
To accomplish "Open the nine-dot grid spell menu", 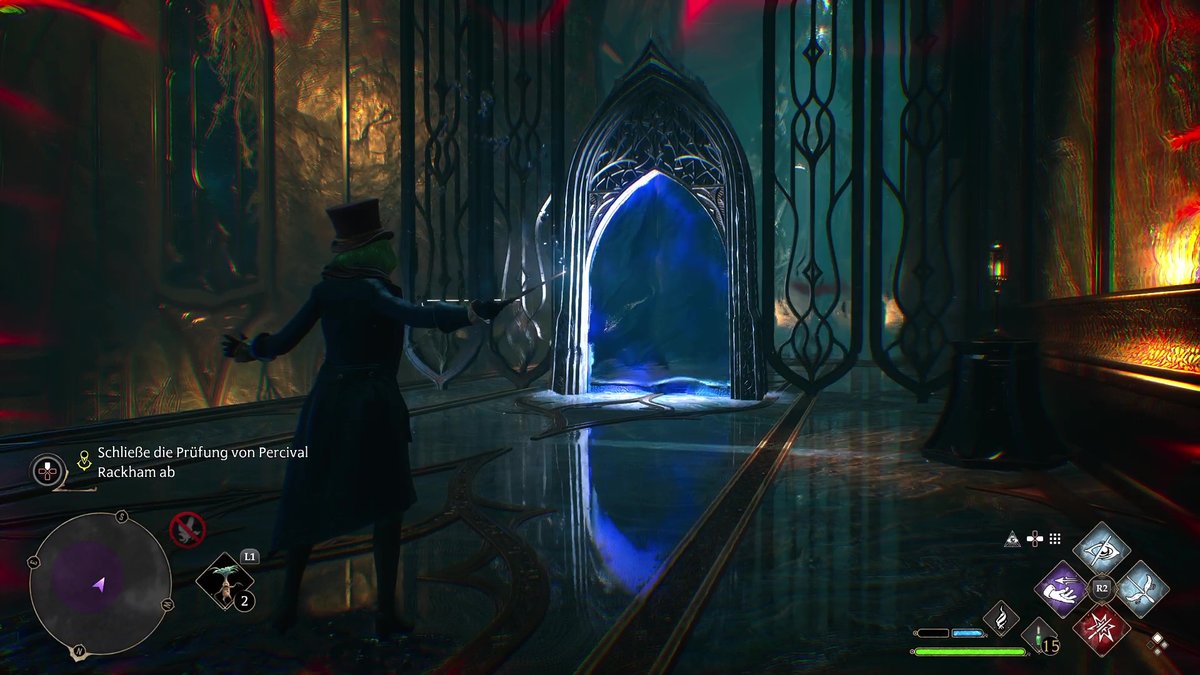I will [1054, 539].
